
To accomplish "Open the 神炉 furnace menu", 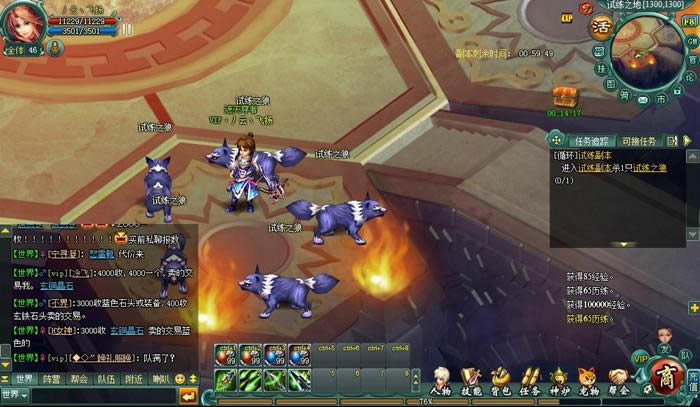I will pos(560,379).
